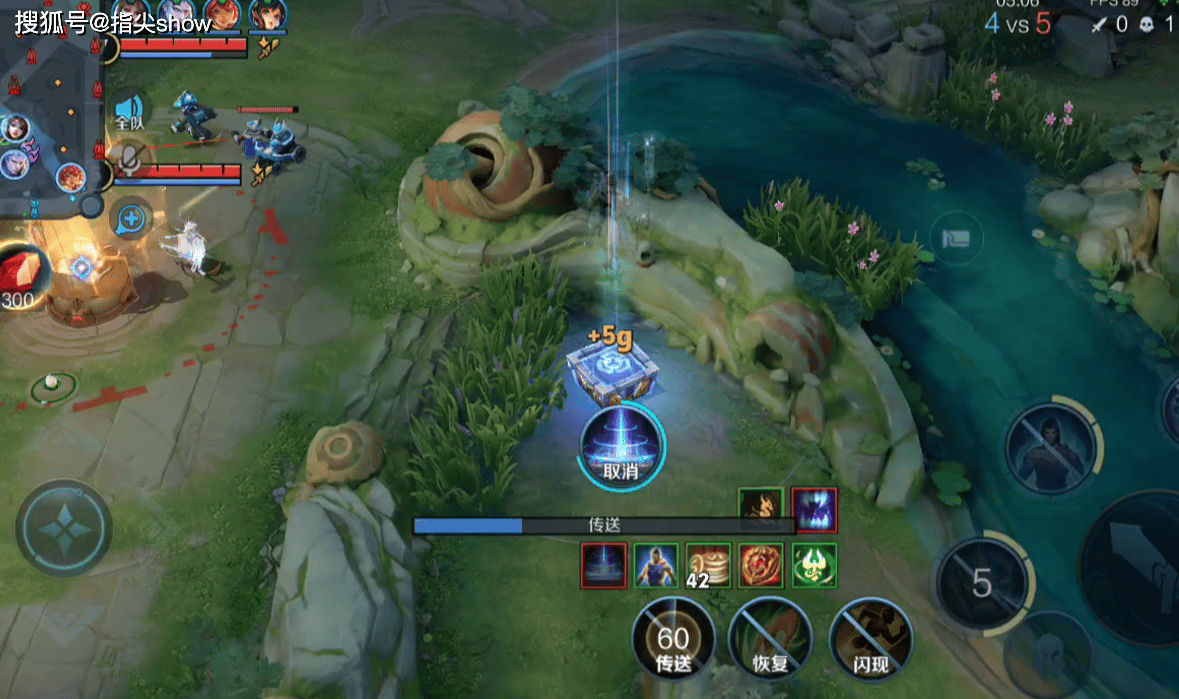Image resolution: width=1179 pixels, height=699 pixels.
Task: Trigger the 闪现 flash spell
Action: click(870, 638)
